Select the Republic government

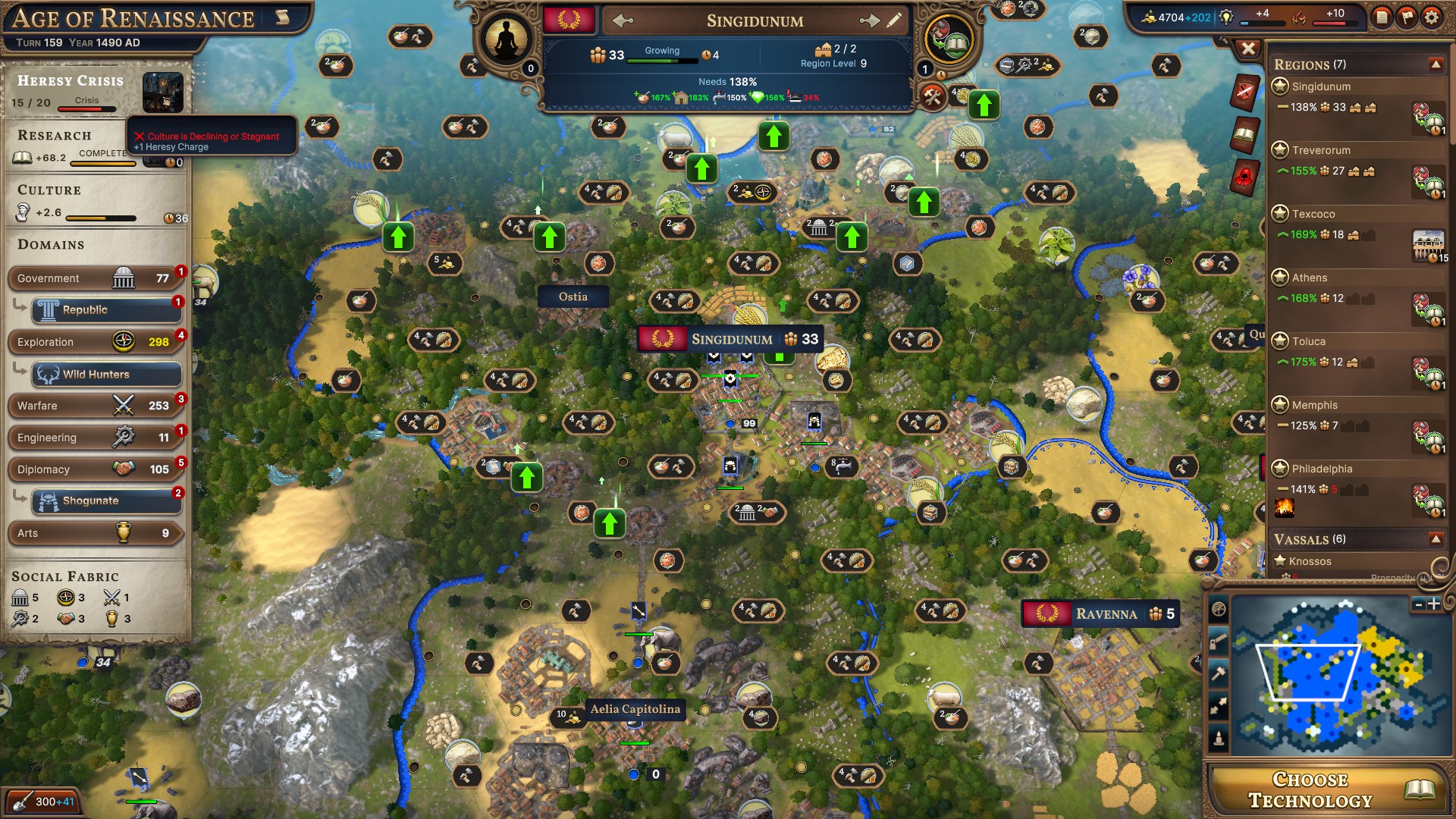tap(106, 309)
